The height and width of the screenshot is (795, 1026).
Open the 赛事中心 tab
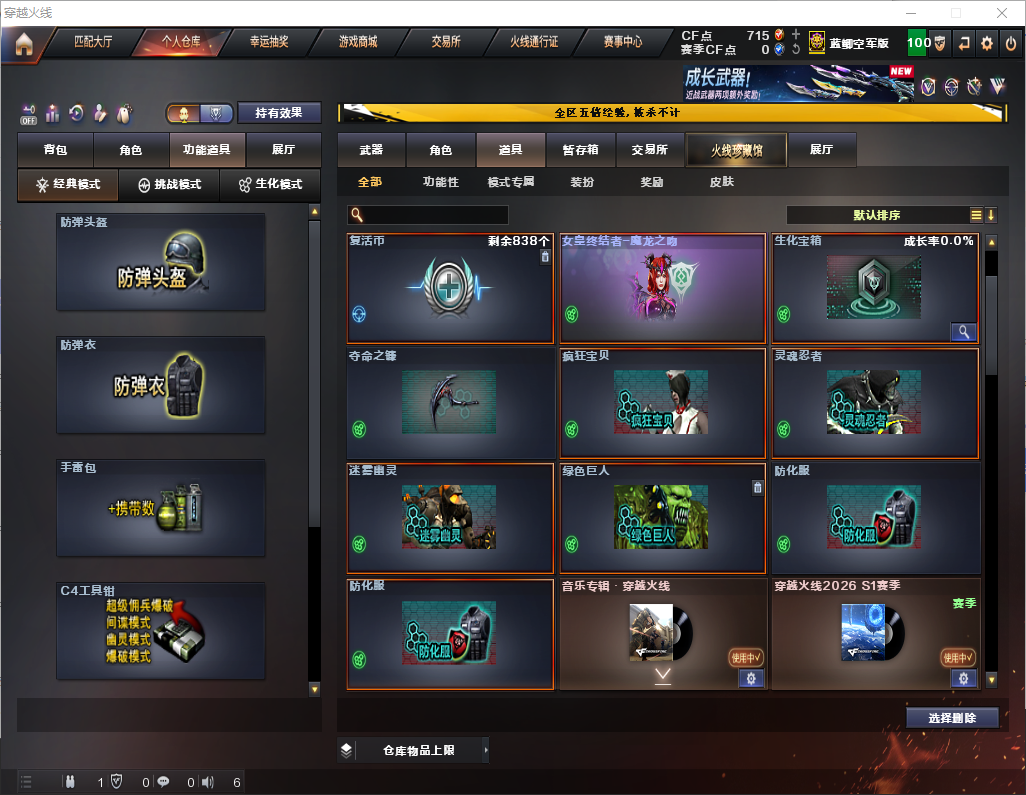tap(622, 42)
